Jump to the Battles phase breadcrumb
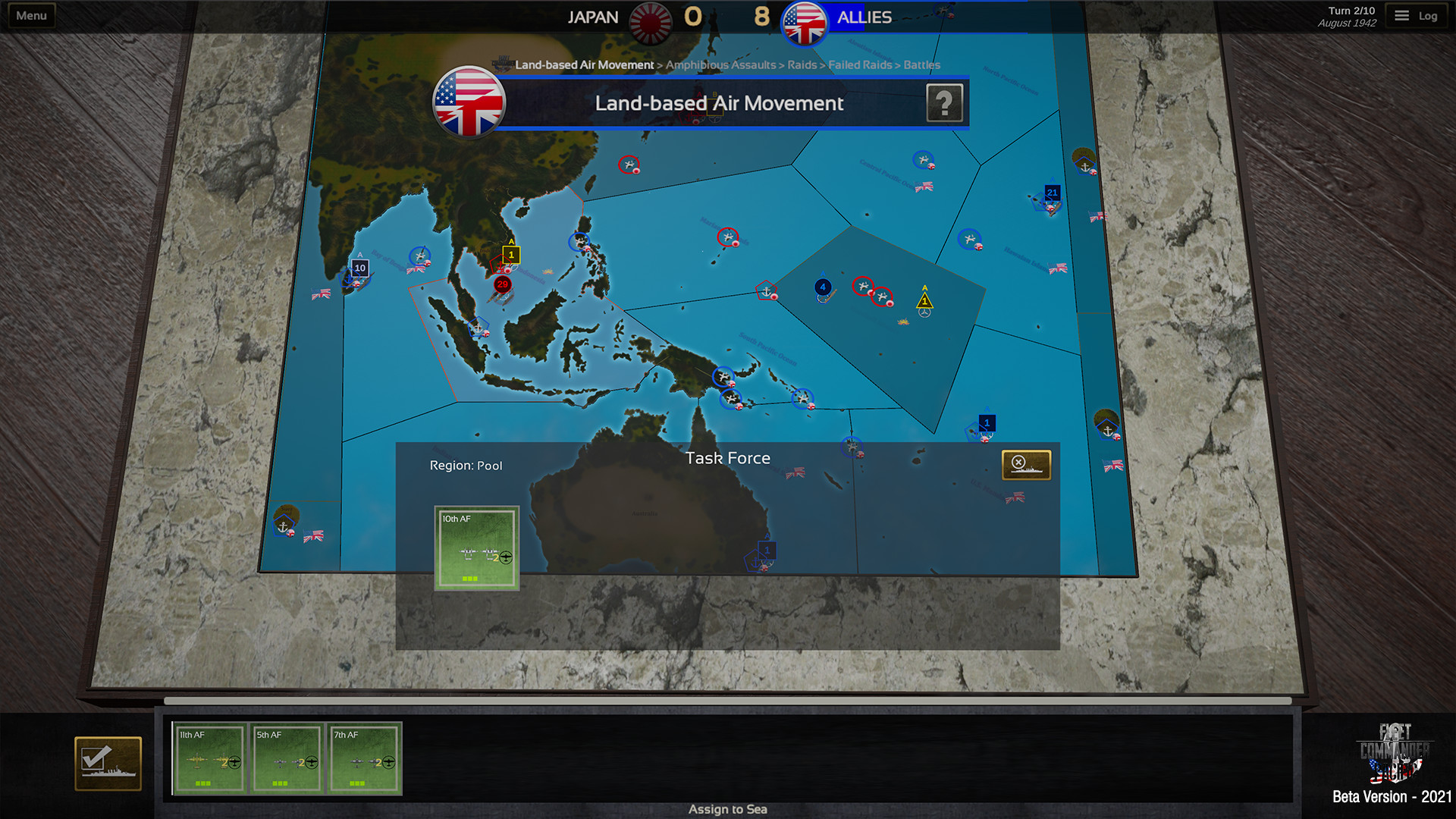 click(921, 65)
